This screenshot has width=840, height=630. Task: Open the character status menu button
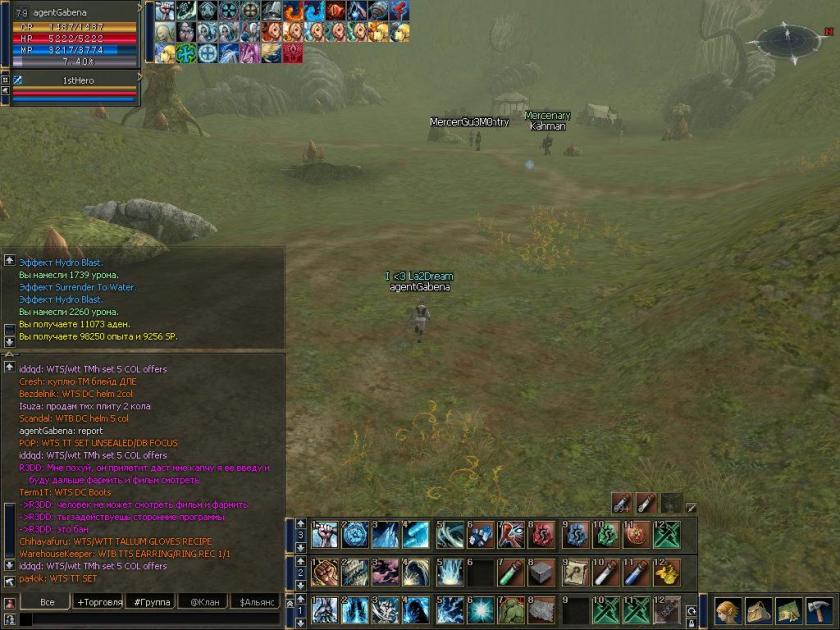(728, 611)
